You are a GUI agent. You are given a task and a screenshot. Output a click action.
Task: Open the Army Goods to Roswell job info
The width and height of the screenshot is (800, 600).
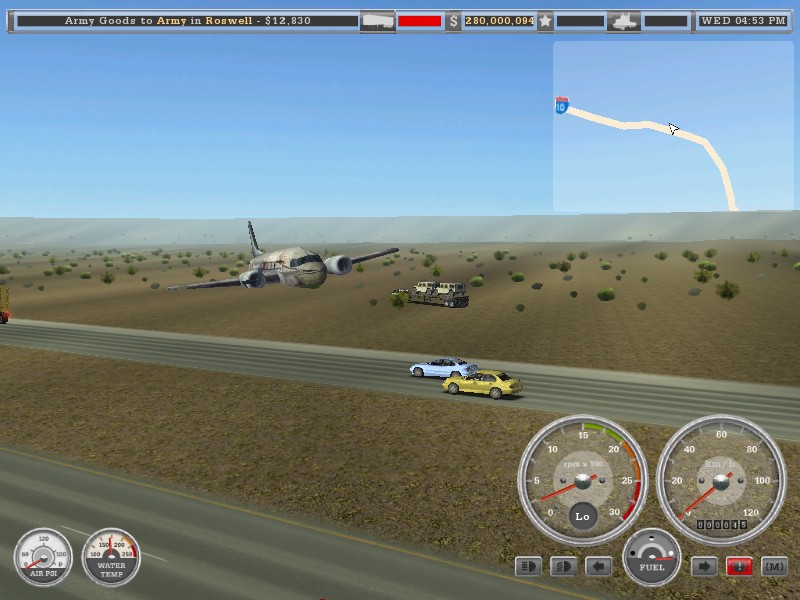[188, 20]
